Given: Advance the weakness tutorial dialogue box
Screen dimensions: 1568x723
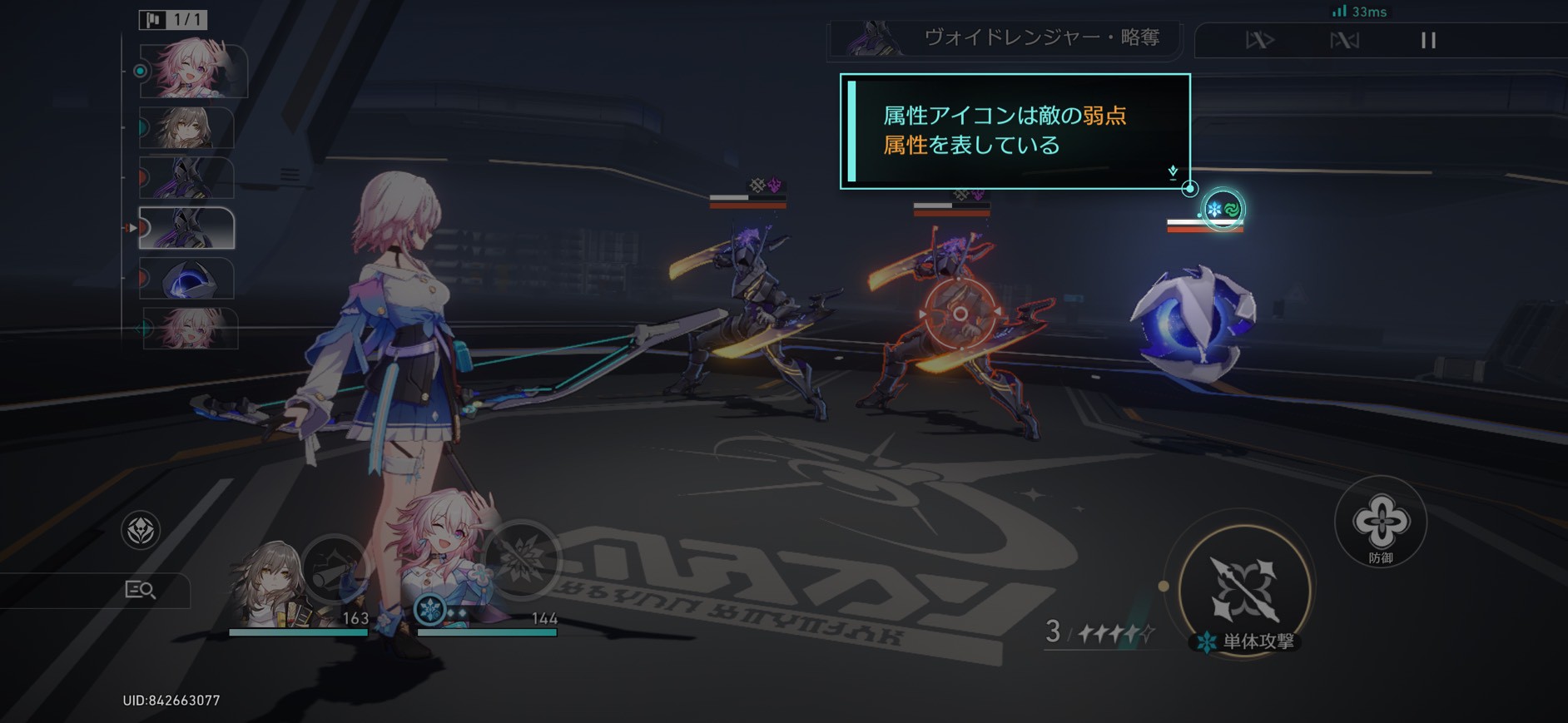Looking at the screenshot, I should (x=1015, y=131).
